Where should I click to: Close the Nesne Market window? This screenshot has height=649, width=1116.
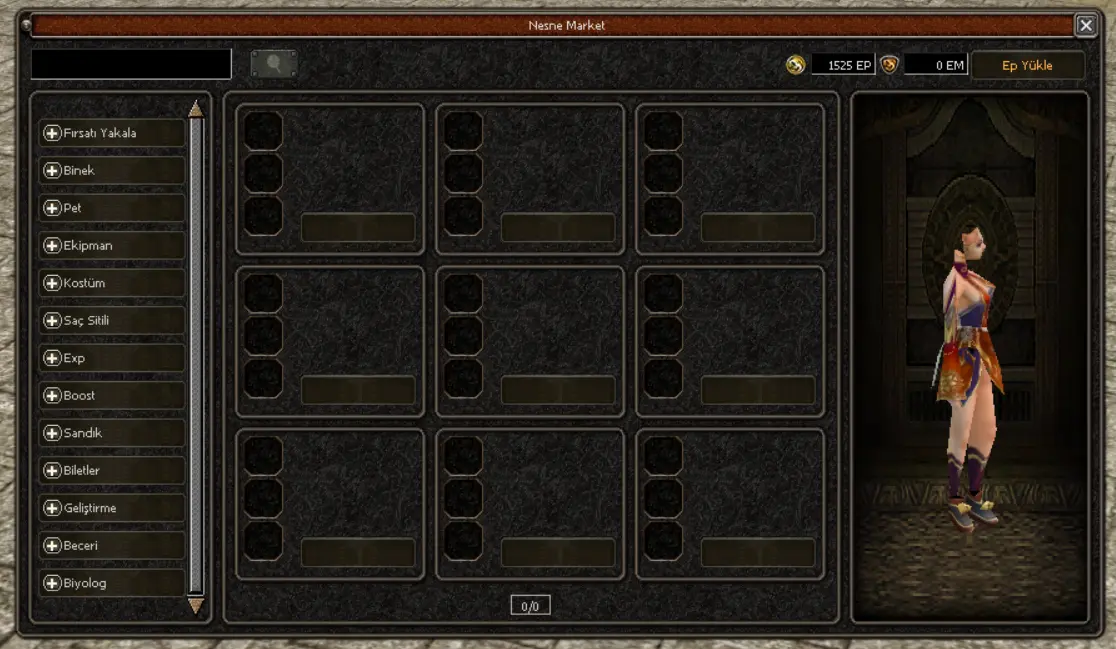(1085, 25)
